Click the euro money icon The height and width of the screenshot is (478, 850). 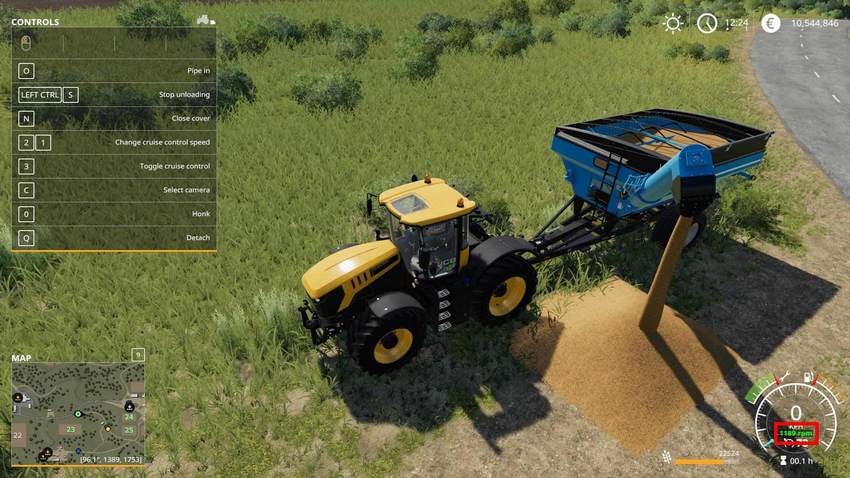(770, 23)
